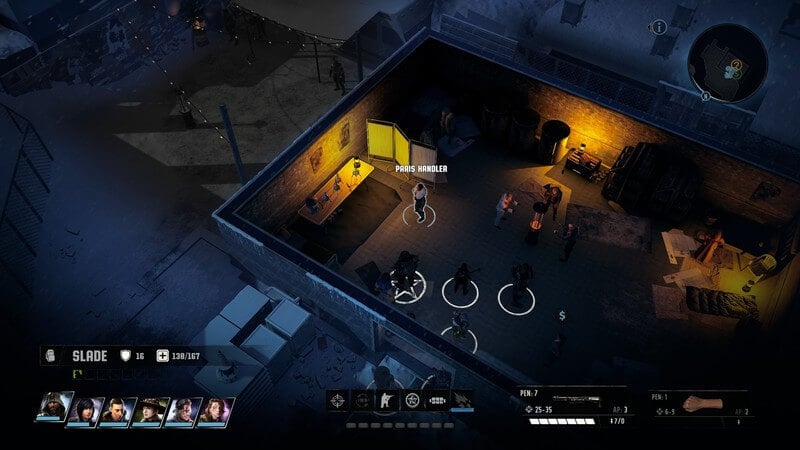Select Slade's hooded portrait in the squad bar
This screenshot has height=450, width=800.
(x=54, y=409)
